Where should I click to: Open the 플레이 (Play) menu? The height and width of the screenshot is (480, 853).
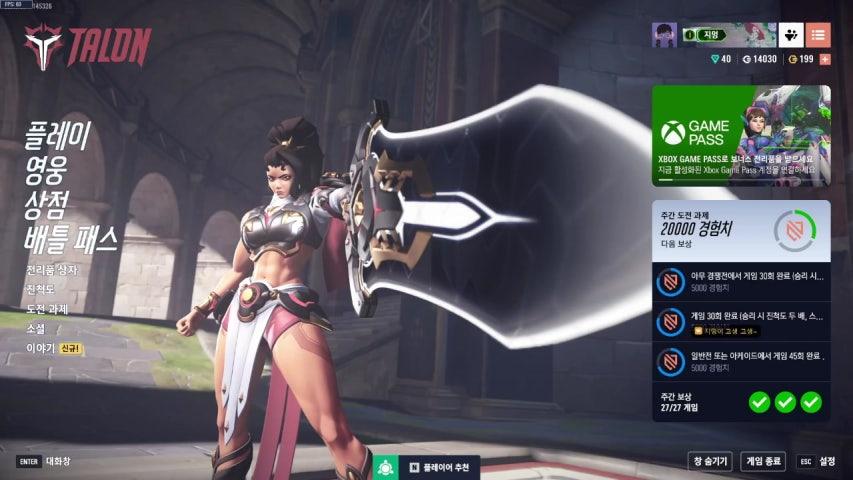coord(59,134)
